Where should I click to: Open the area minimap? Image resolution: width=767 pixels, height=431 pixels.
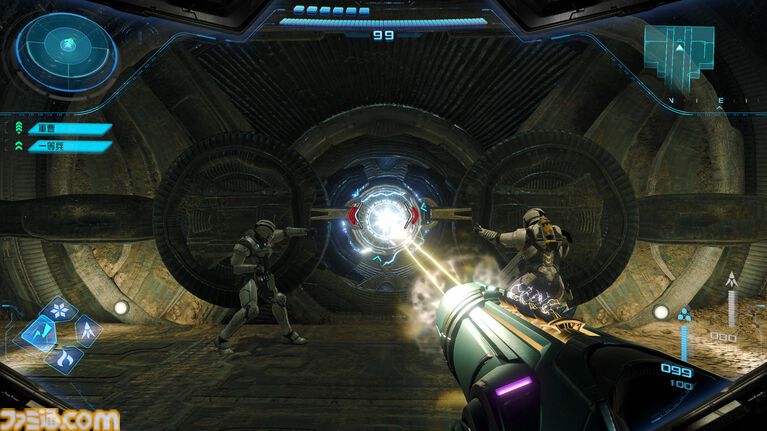tap(679, 50)
